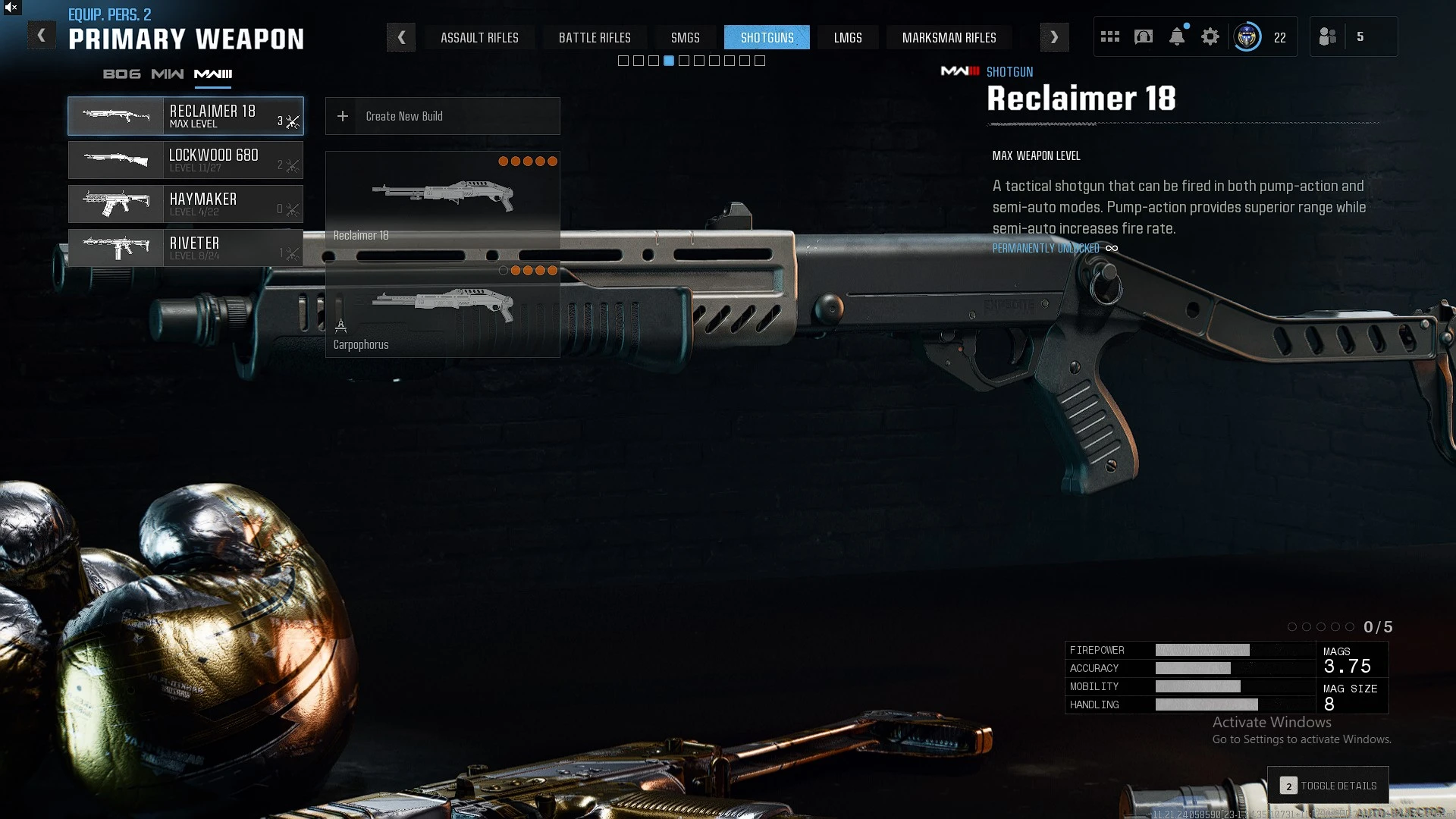Show the LMGs category
Viewport: 1456px width, 819px height.
pos(848,37)
